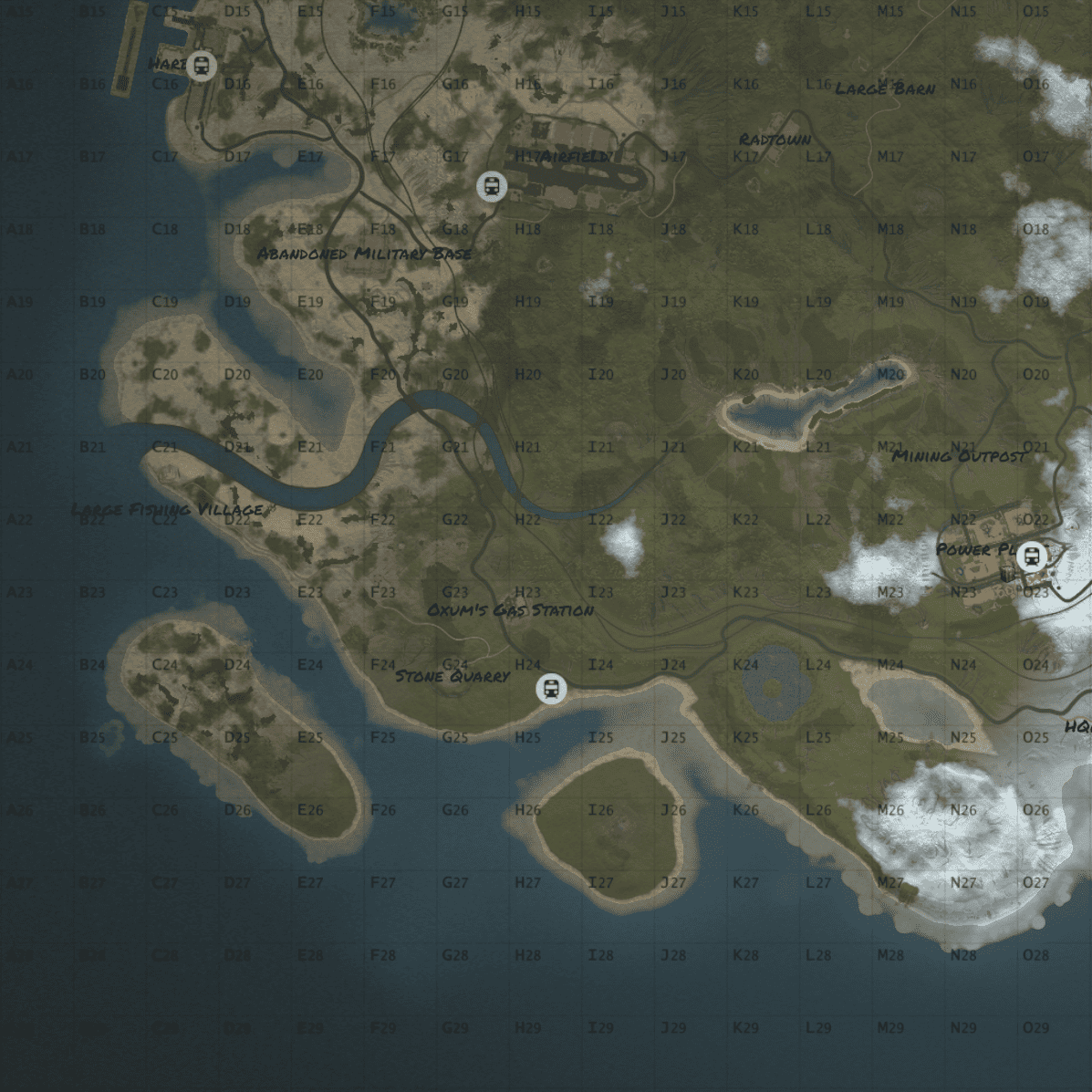1092x1092 pixels.
Task: Click the Oxum's Gas Station map label
Action: (511, 609)
